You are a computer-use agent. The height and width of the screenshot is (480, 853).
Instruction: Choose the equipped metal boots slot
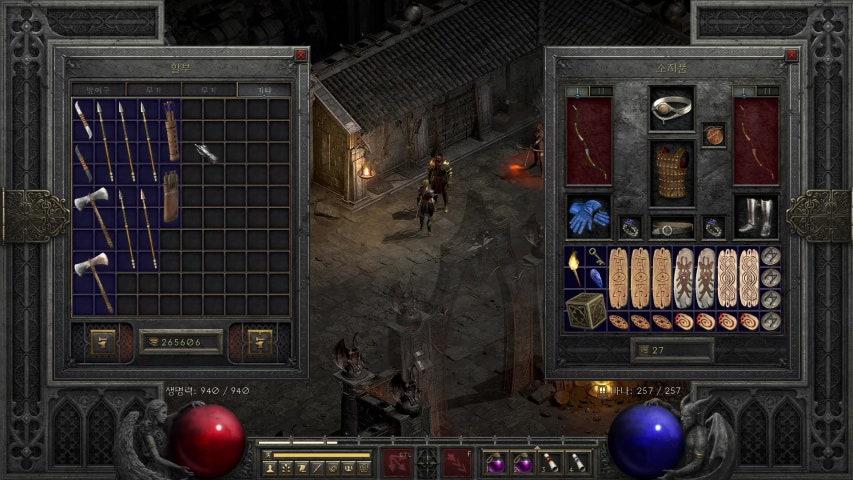point(755,216)
